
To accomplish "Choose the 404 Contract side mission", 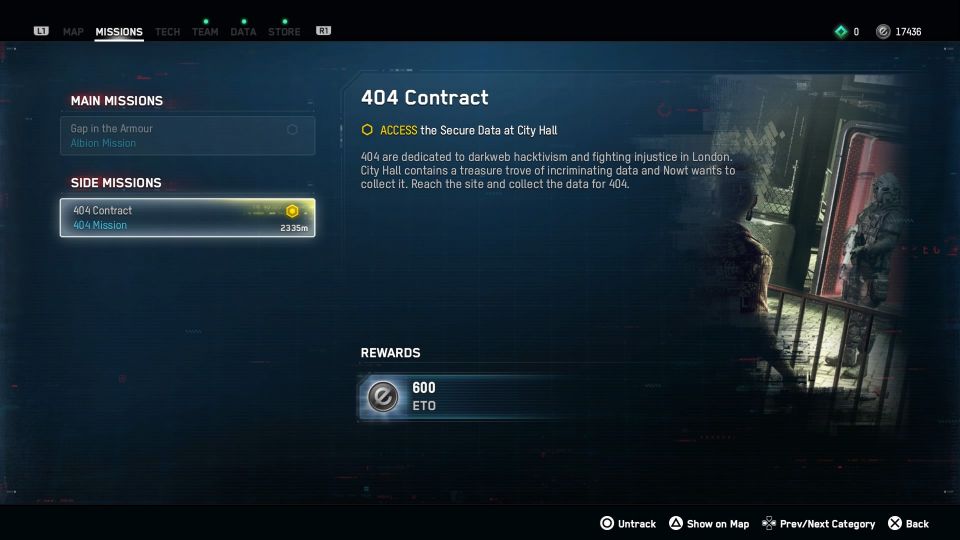I will 187,217.
